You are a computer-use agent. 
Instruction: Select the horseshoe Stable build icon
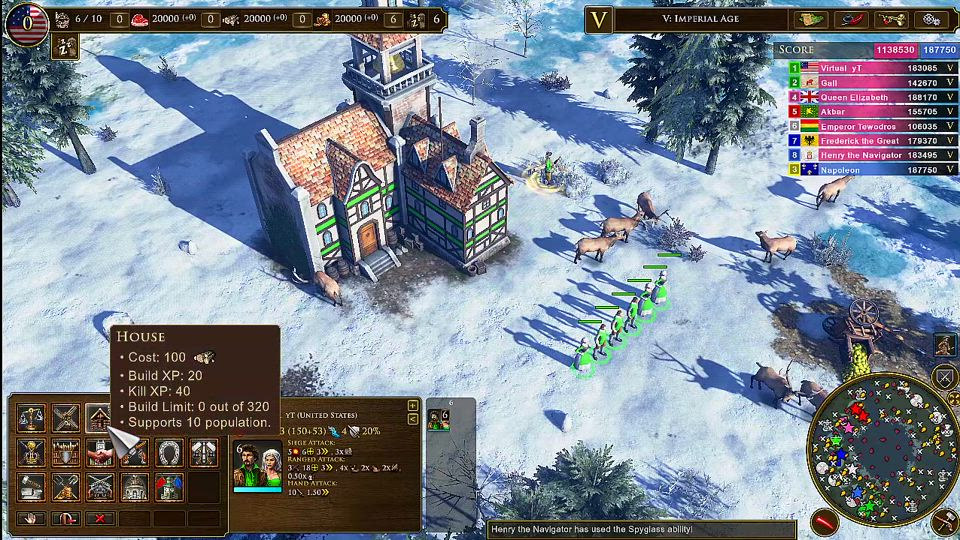coord(167,452)
